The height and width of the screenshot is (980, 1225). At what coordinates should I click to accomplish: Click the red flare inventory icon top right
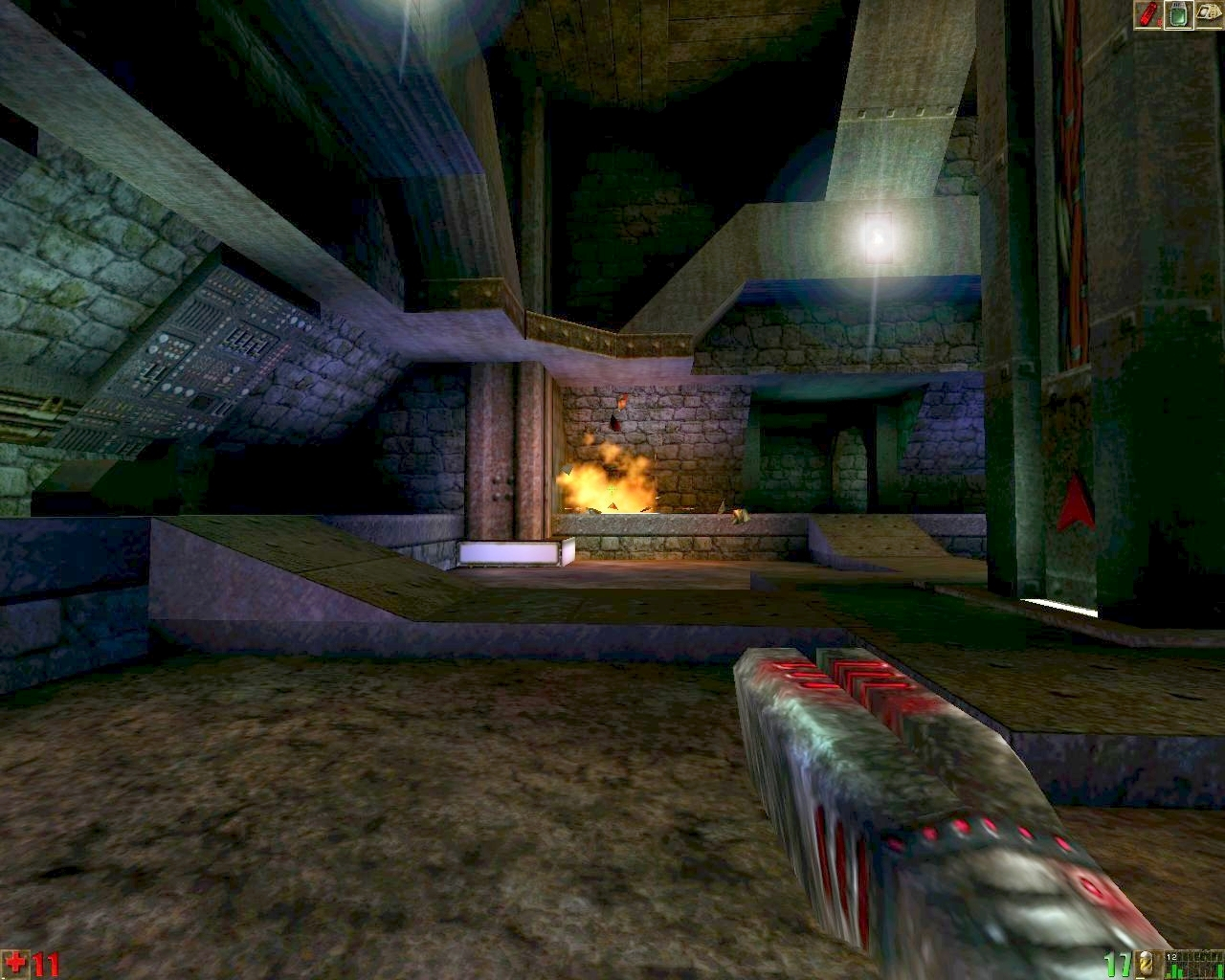pos(1147,12)
